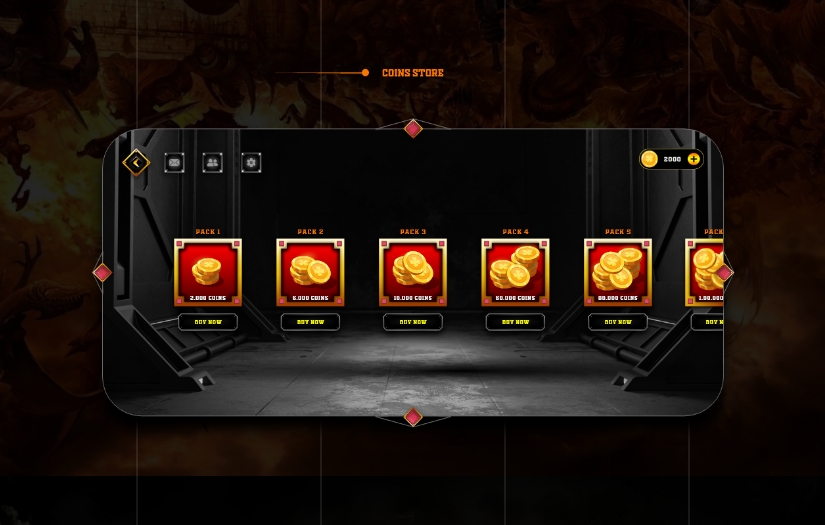Go back using the arrow button
The height and width of the screenshot is (525, 825).
click(136, 162)
